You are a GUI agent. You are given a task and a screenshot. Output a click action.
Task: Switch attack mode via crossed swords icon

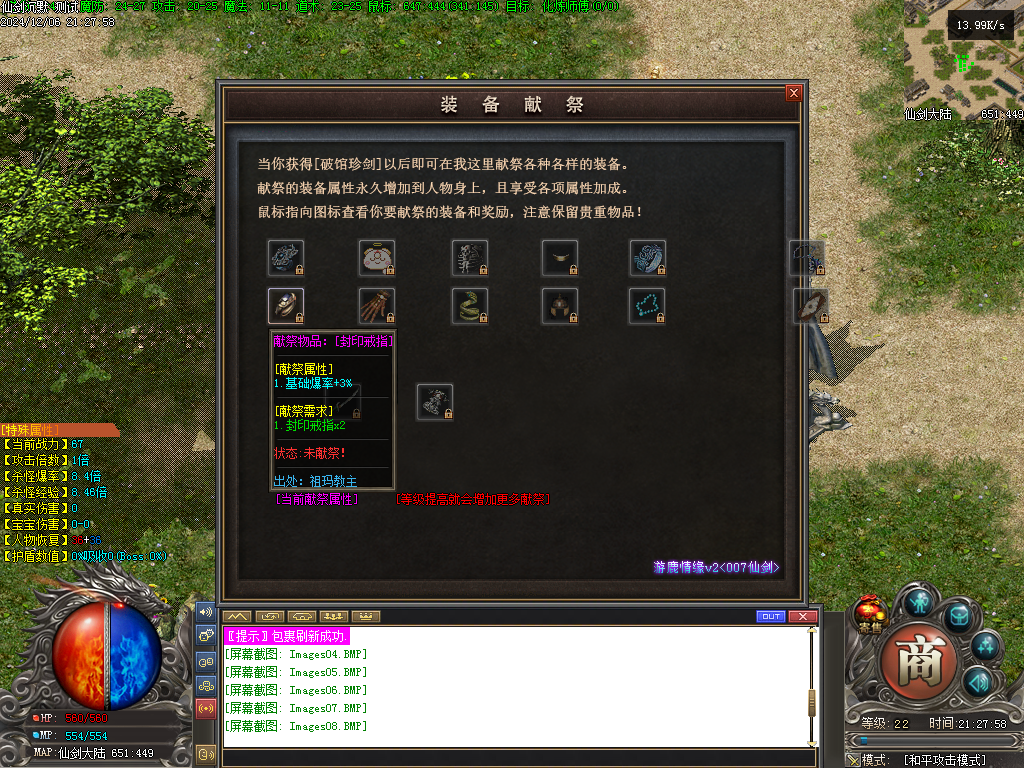pos(853,760)
